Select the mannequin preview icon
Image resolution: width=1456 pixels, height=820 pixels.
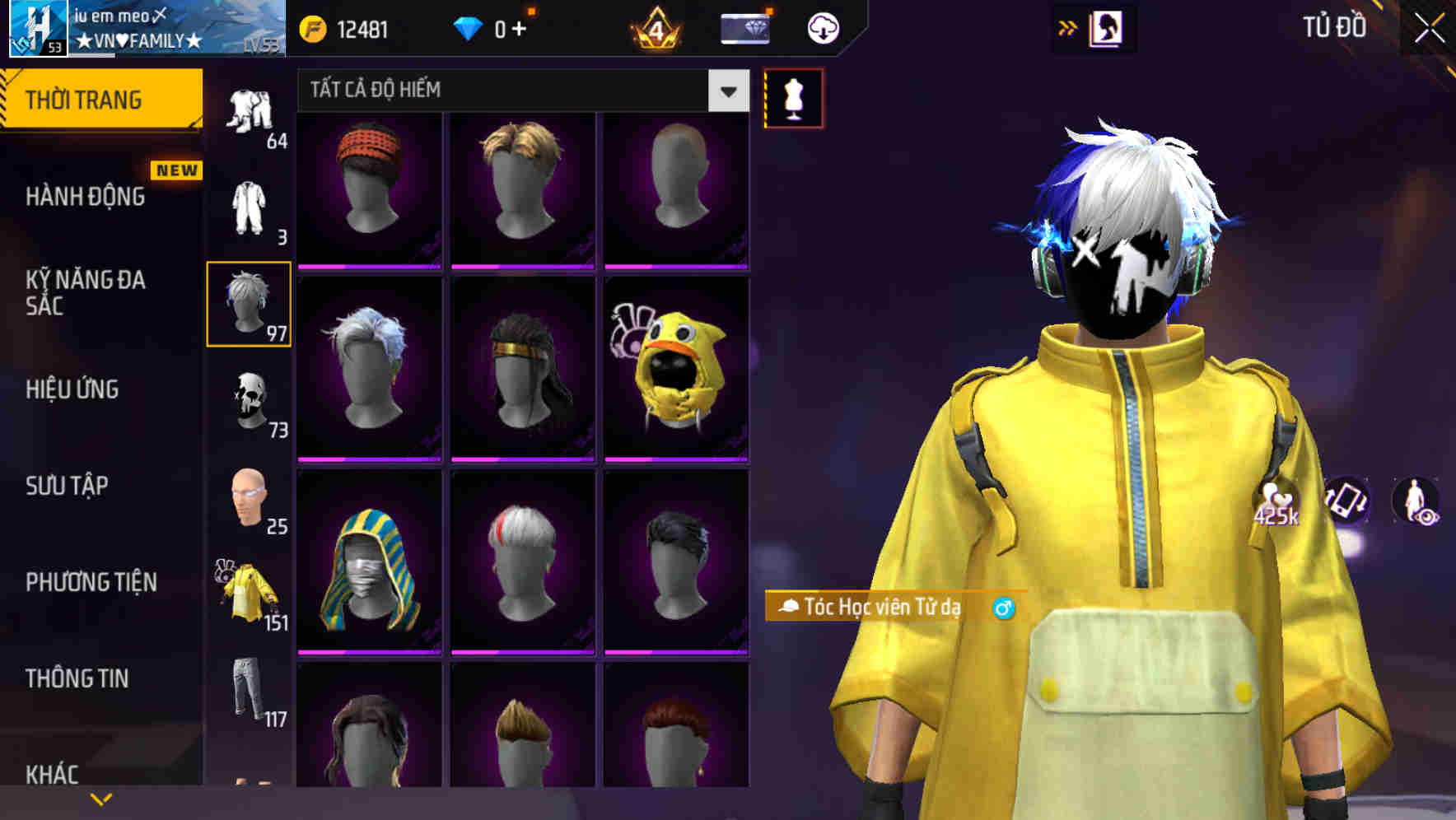792,99
